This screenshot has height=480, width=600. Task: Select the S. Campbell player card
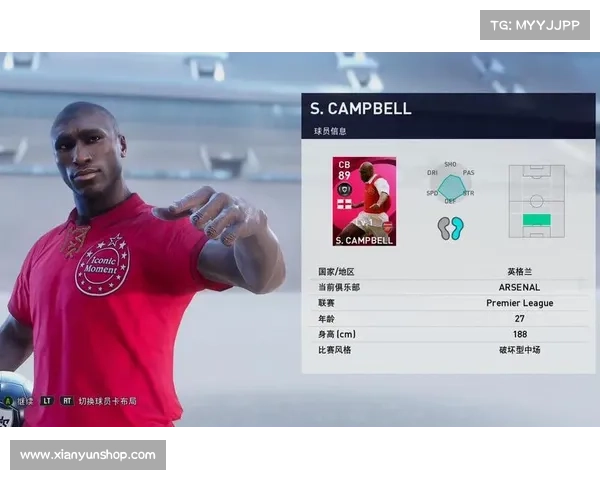click(x=364, y=201)
